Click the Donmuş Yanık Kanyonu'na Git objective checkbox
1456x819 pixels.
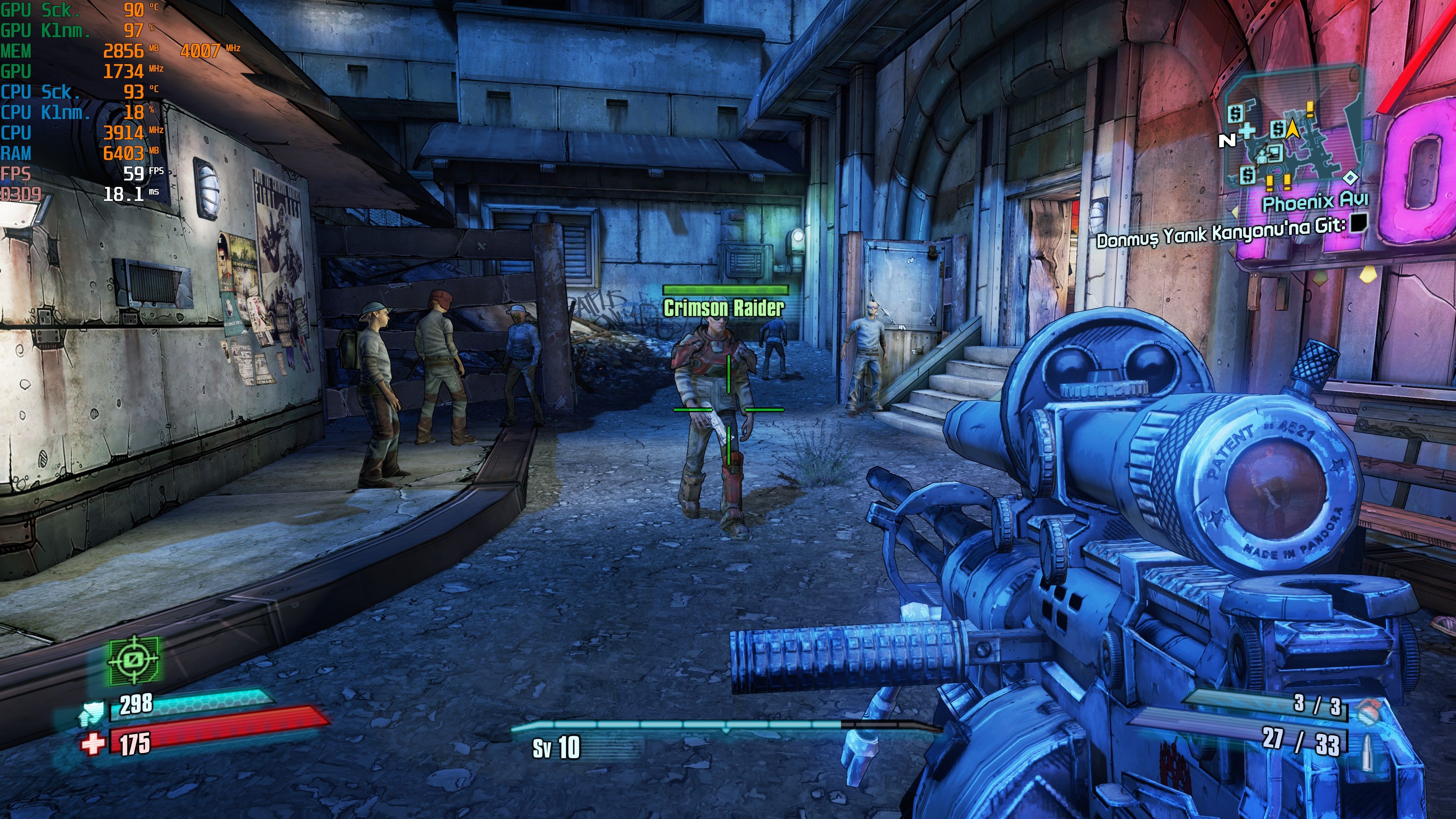1358,224
